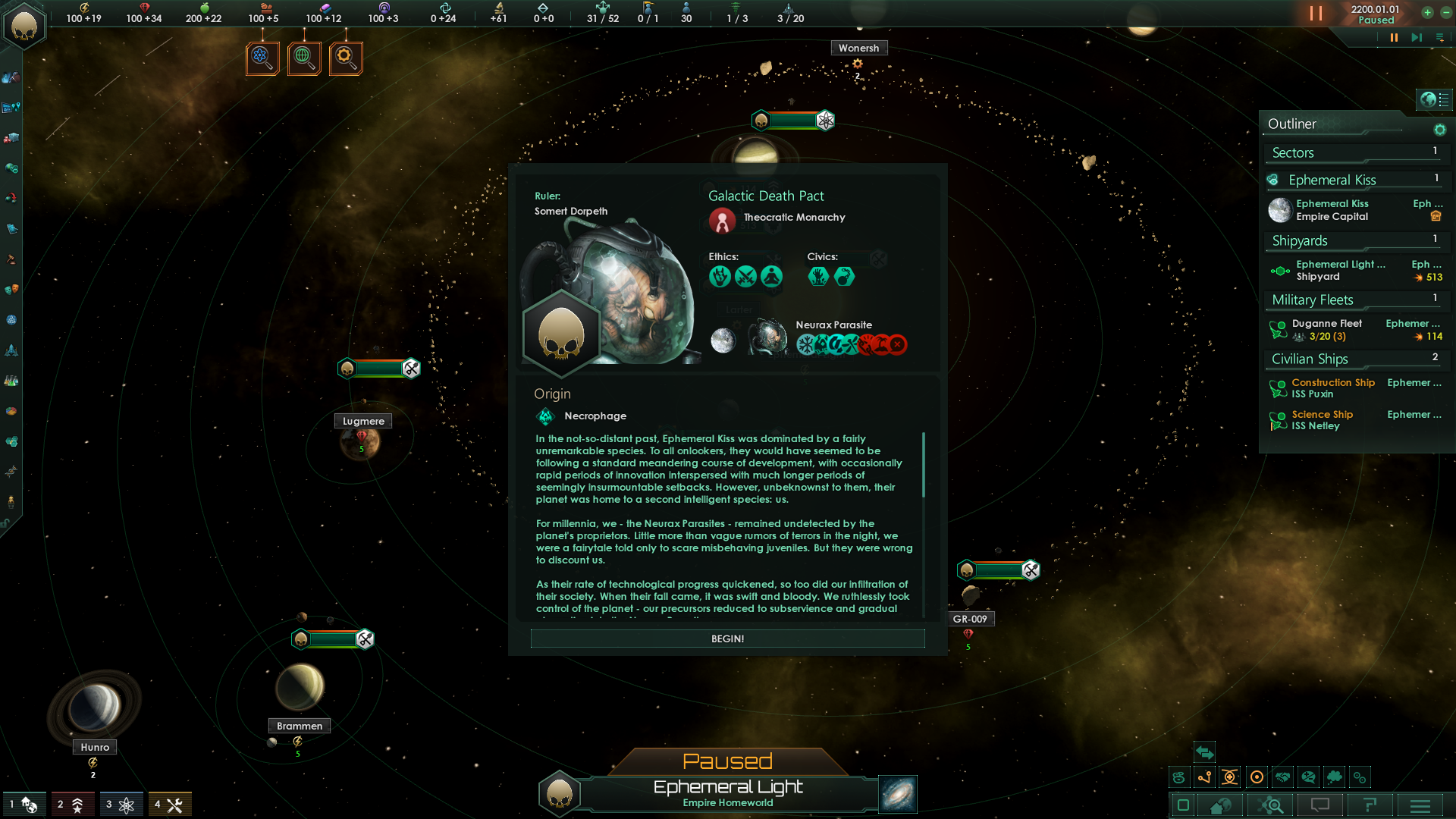Collapse the Military Fleets section
Viewport: 1456px width, 819px height.
point(1311,300)
